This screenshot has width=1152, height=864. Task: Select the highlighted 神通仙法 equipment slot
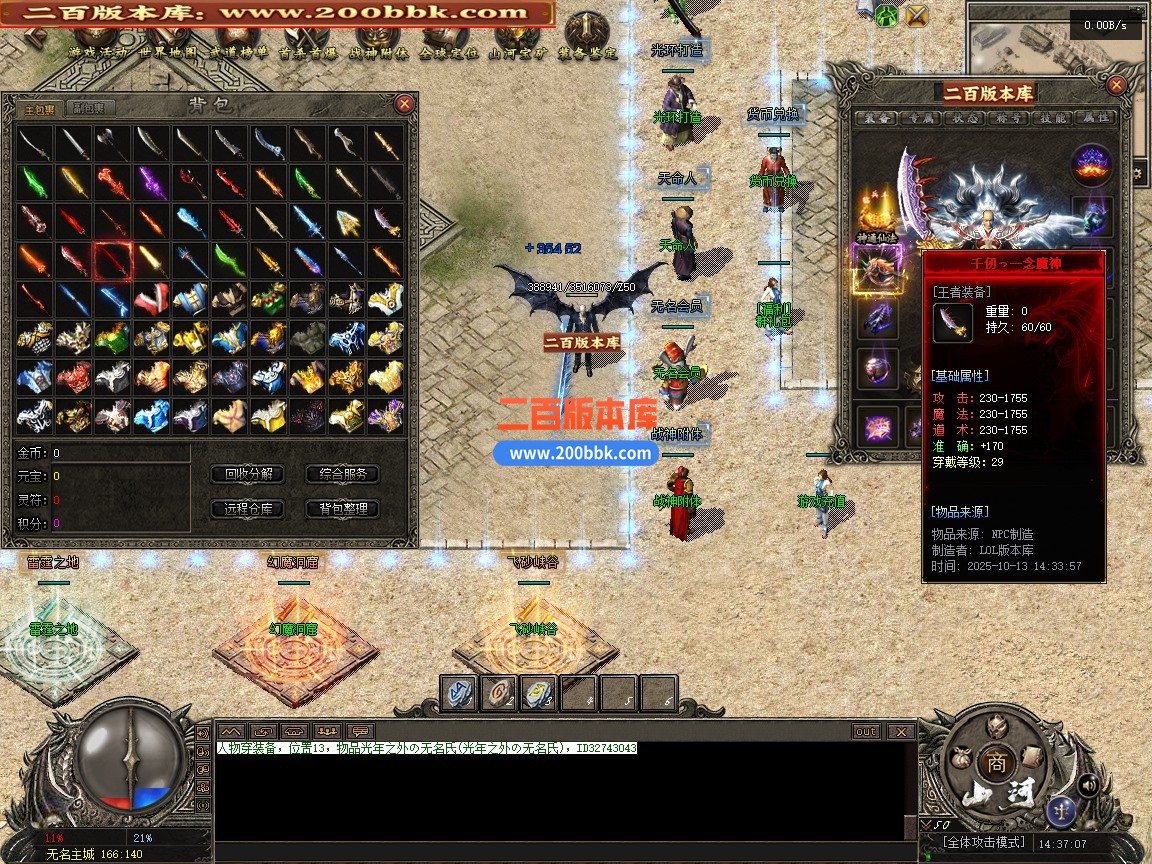coord(877,270)
